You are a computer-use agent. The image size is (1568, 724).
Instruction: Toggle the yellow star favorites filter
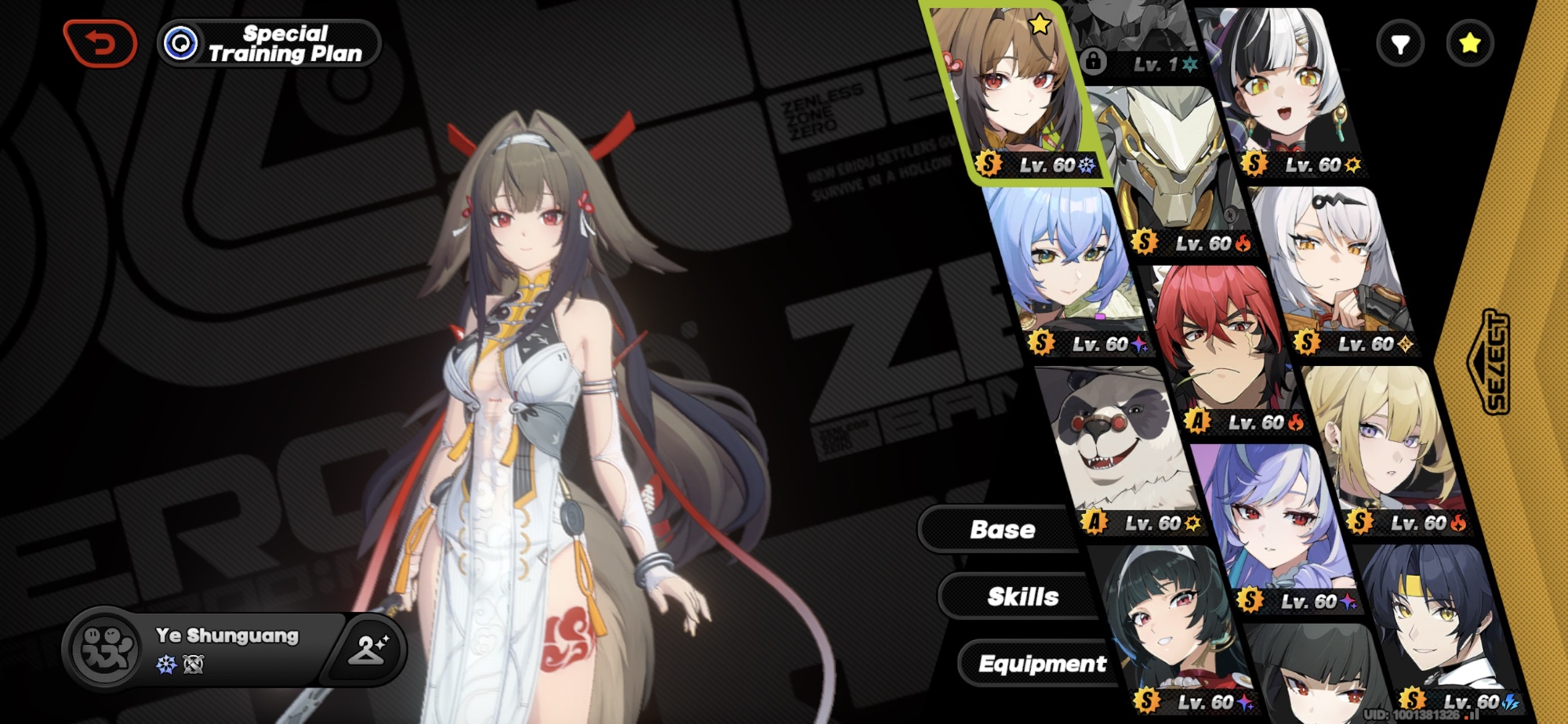[x=1470, y=43]
